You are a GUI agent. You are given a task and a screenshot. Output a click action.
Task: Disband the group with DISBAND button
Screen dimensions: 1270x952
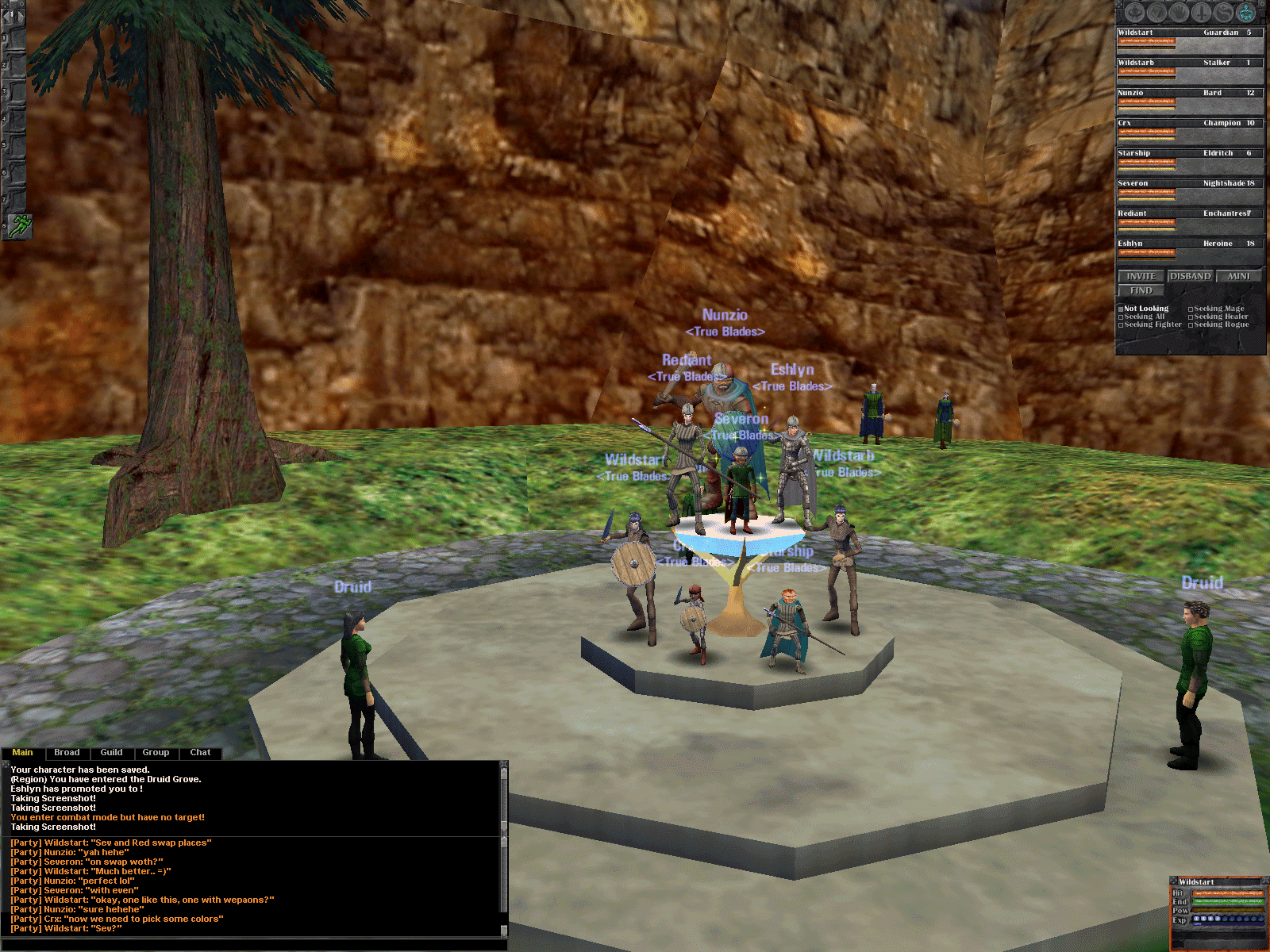click(1190, 276)
